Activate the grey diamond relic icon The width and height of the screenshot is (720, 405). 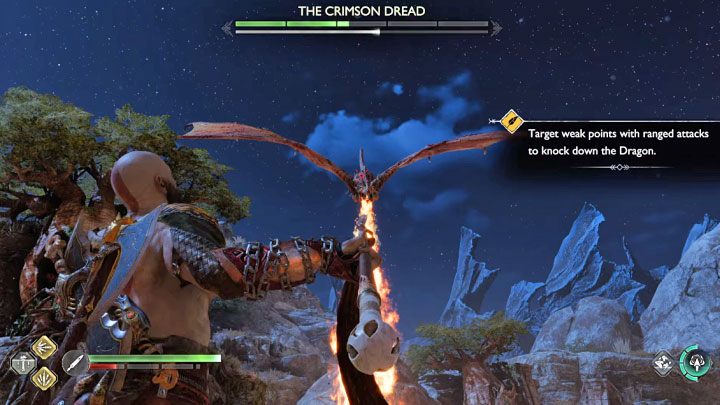tap(662, 364)
